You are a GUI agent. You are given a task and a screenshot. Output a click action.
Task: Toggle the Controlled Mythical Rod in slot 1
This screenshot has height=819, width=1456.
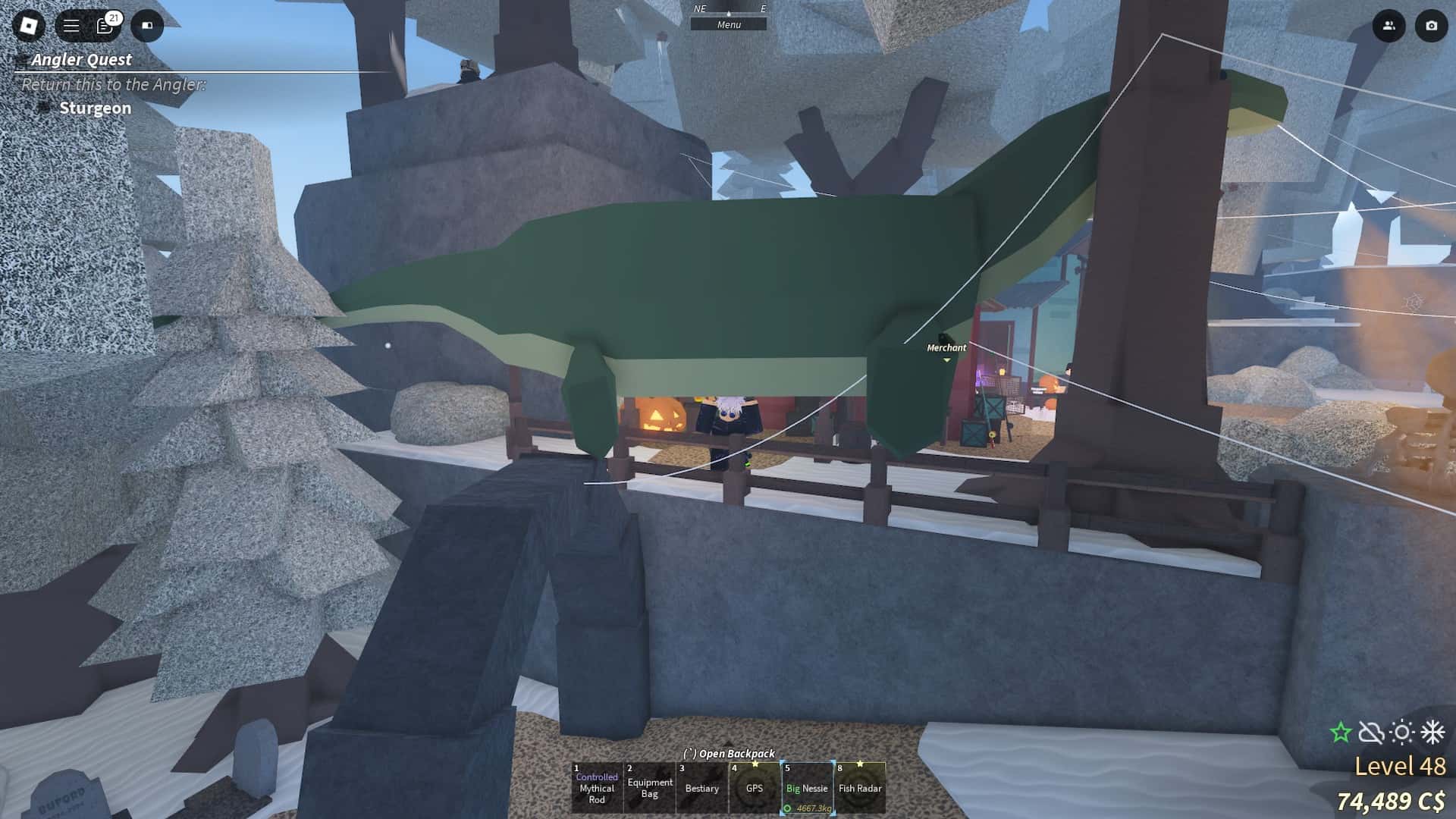pos(596,789)
